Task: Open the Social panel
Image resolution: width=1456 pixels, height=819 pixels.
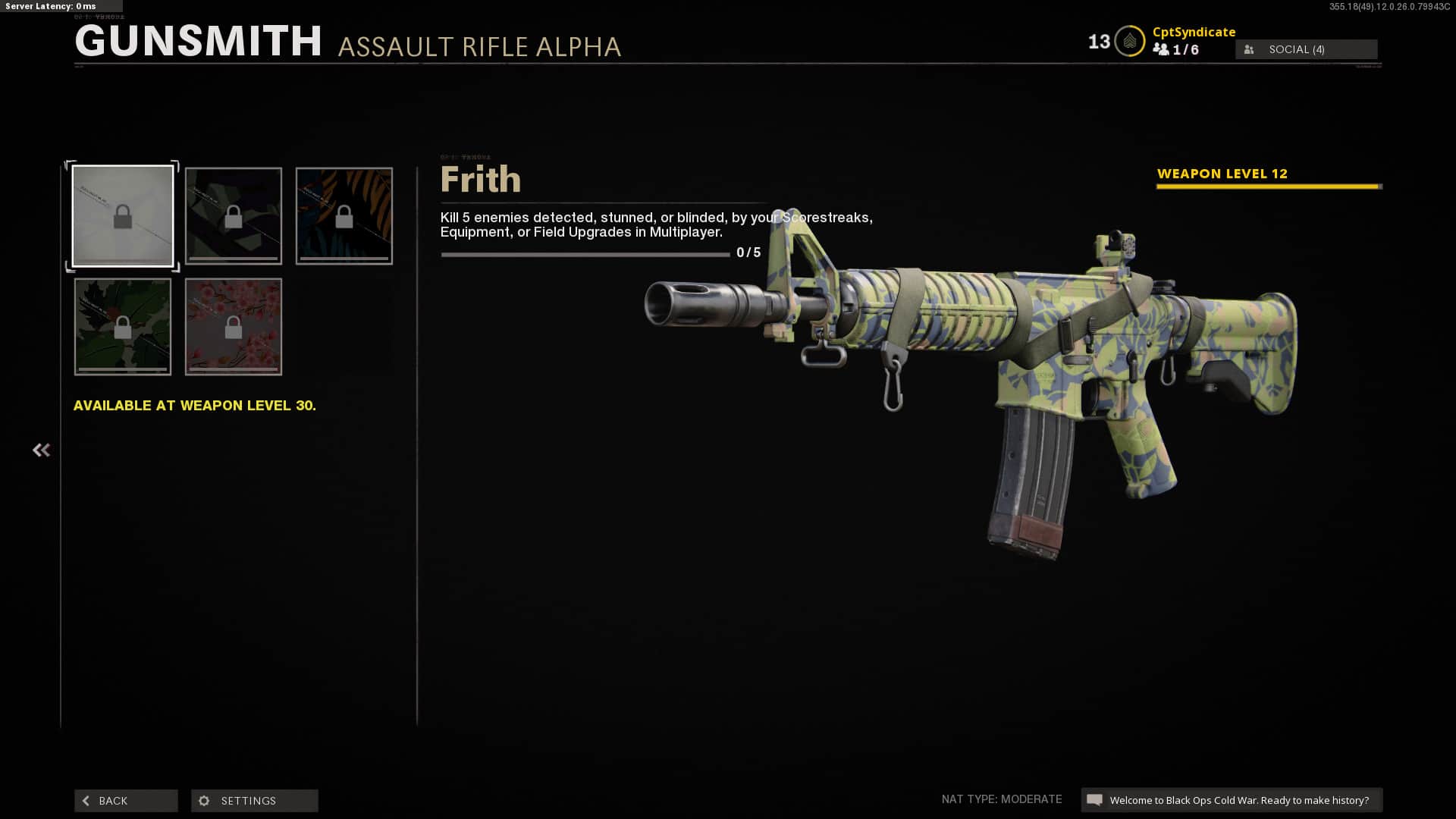Action: coord(1306,49)
